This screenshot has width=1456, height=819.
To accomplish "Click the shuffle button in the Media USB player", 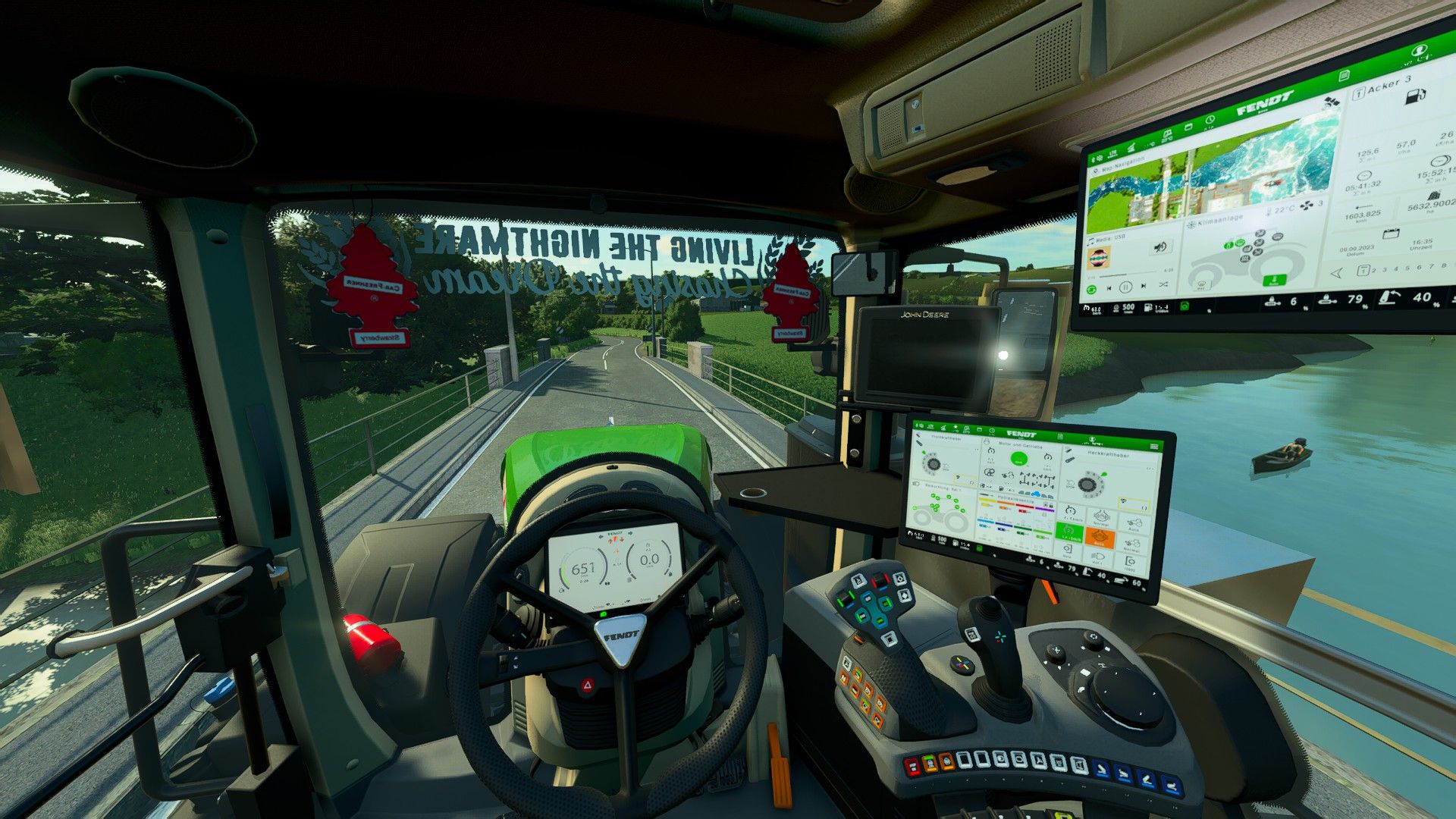I will [1163, 284].
